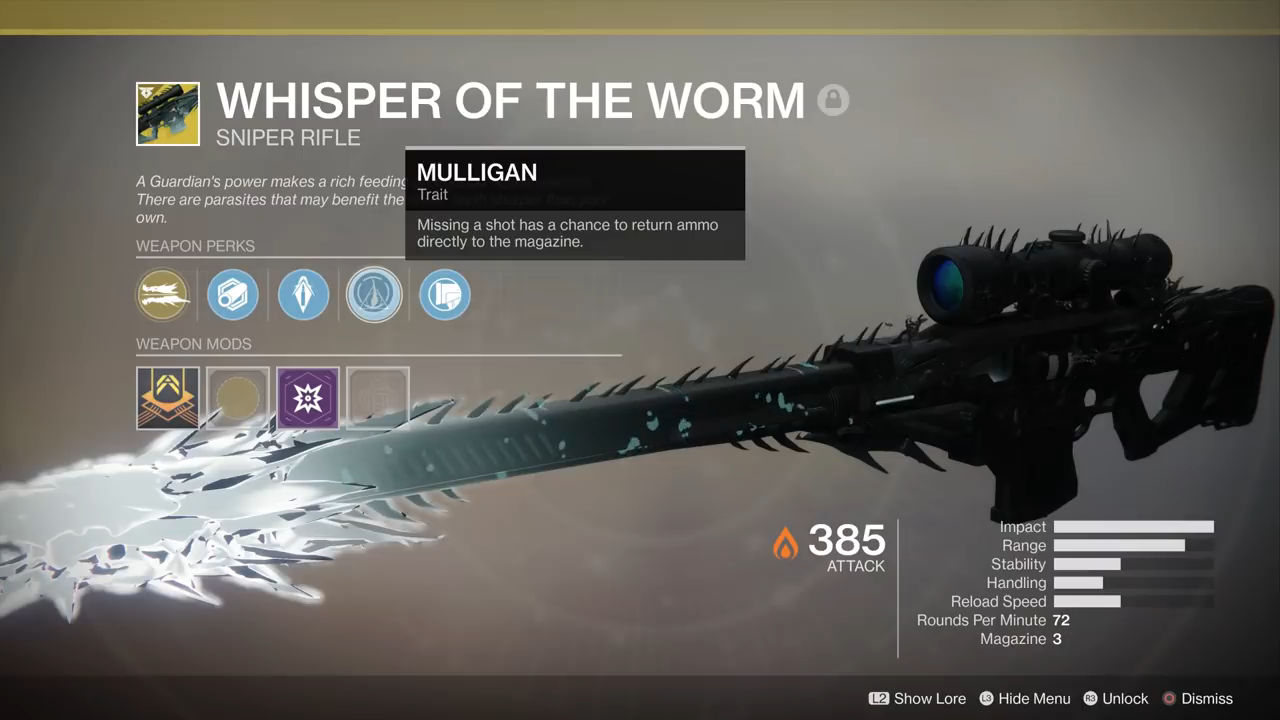Select the gold circle mod slot

click(238, 398)
